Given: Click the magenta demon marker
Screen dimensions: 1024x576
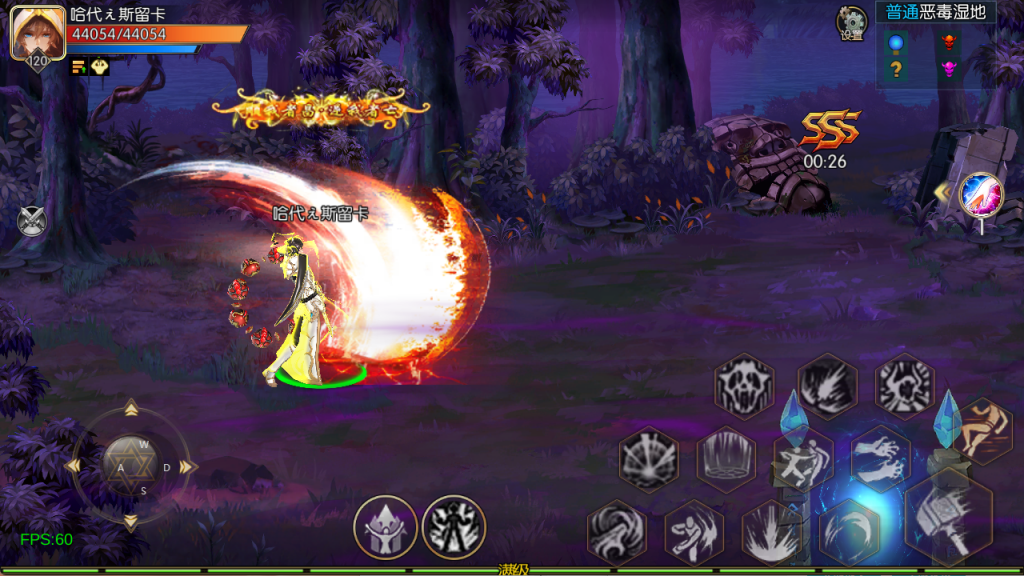Looking at the screenshot, I should (949, 69).
